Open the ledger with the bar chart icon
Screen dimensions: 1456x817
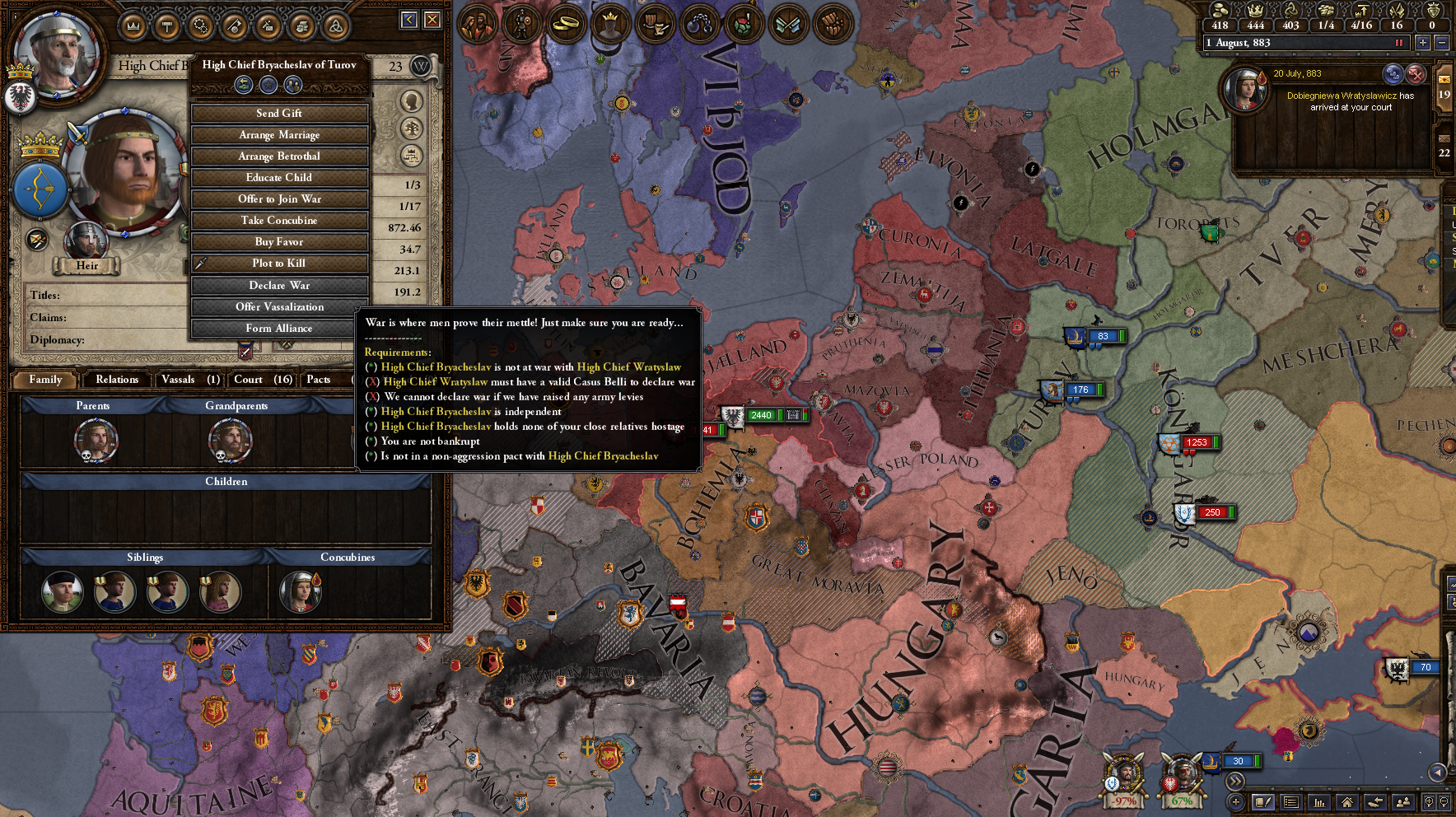coord(1319,802)
